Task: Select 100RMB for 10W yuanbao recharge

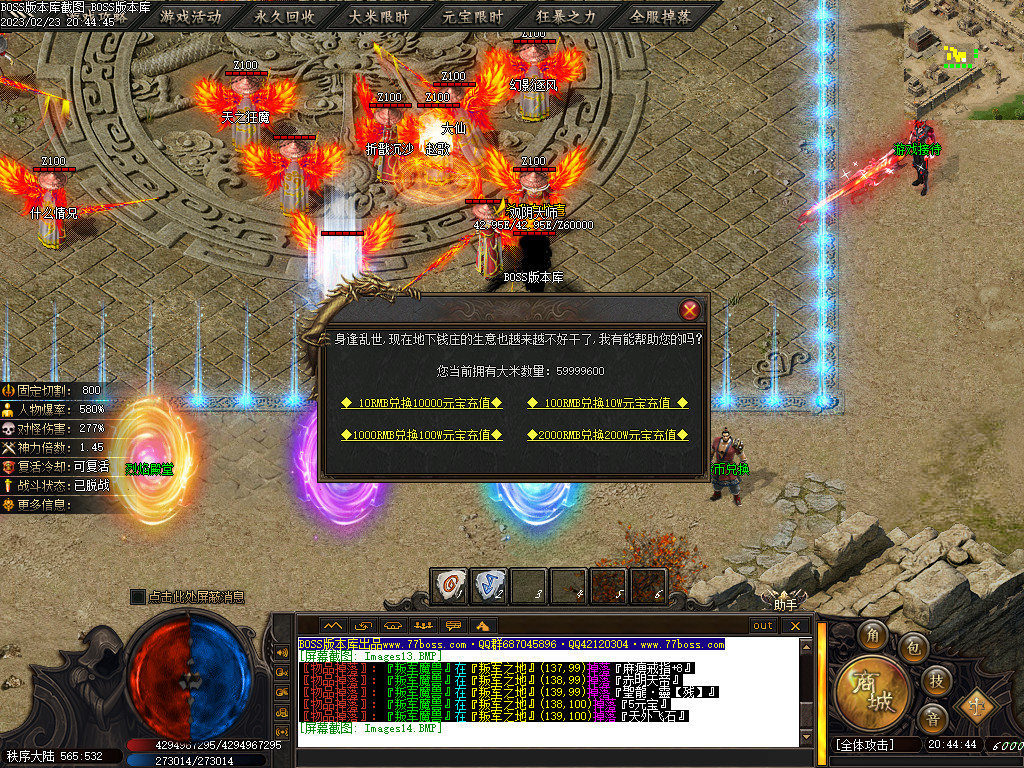Action: [x=608, y=403]
